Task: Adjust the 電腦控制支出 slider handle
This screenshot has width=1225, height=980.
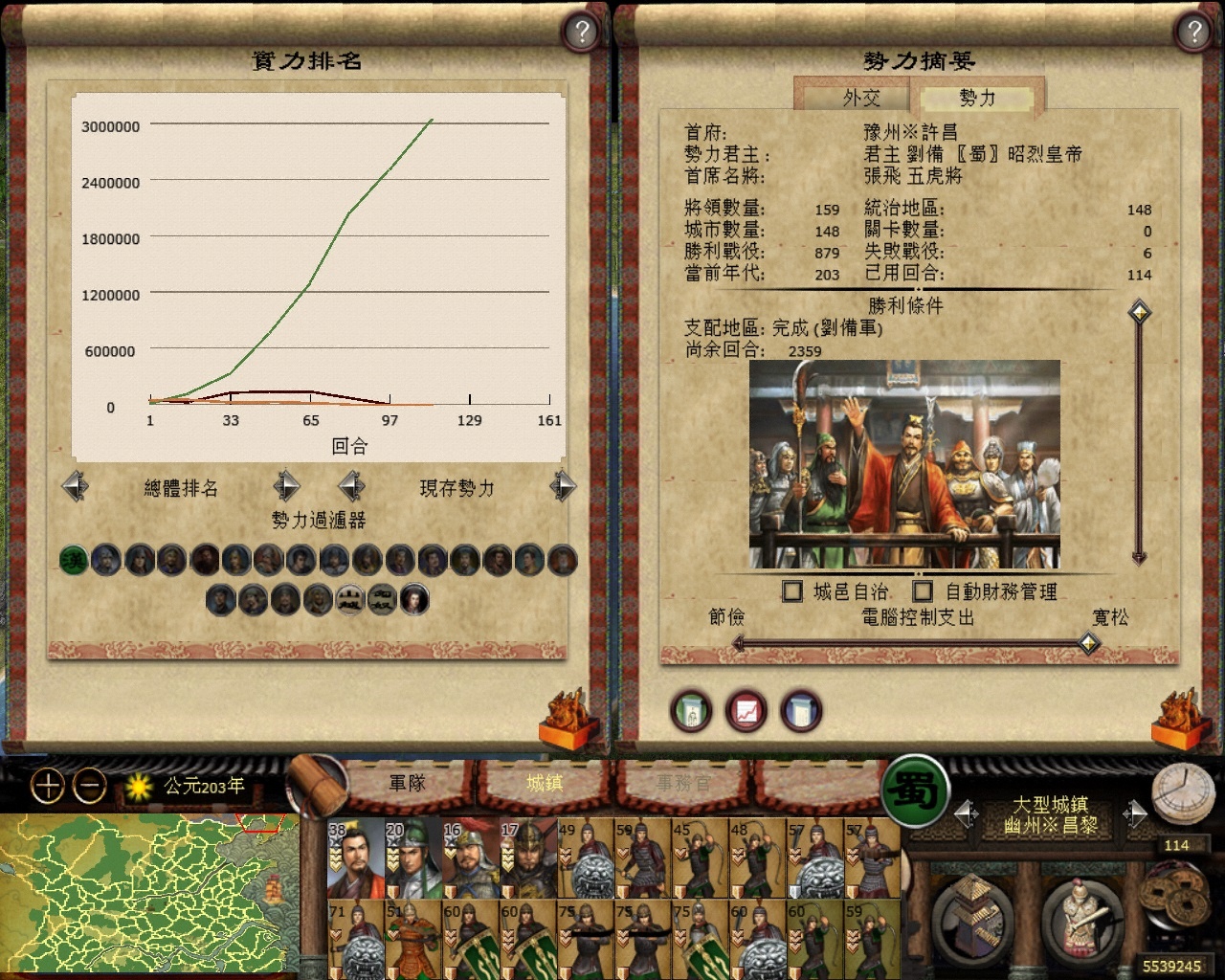Action: (x=1087, y=643)
